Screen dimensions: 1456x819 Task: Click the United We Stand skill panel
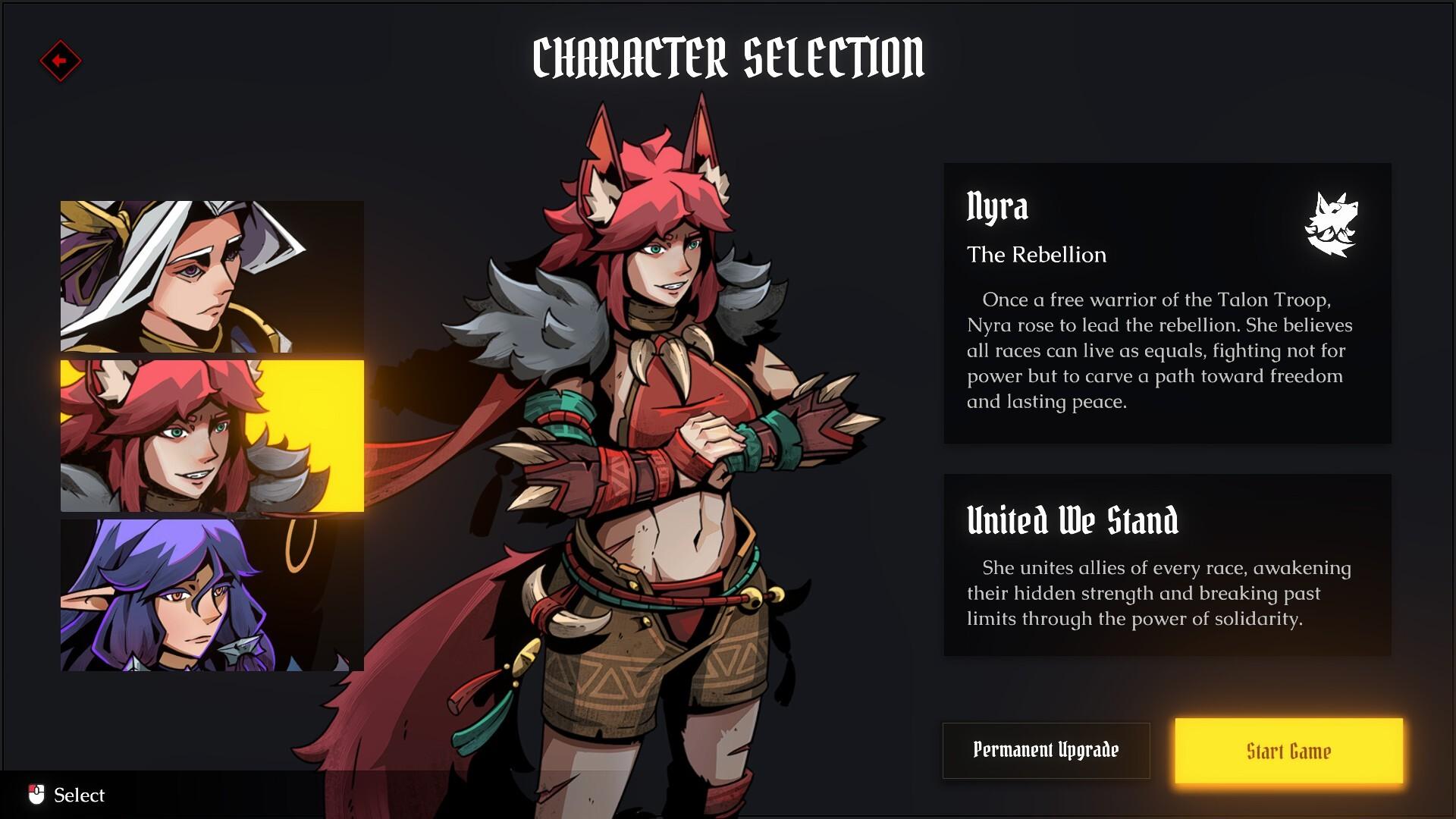click(1168, 565)
